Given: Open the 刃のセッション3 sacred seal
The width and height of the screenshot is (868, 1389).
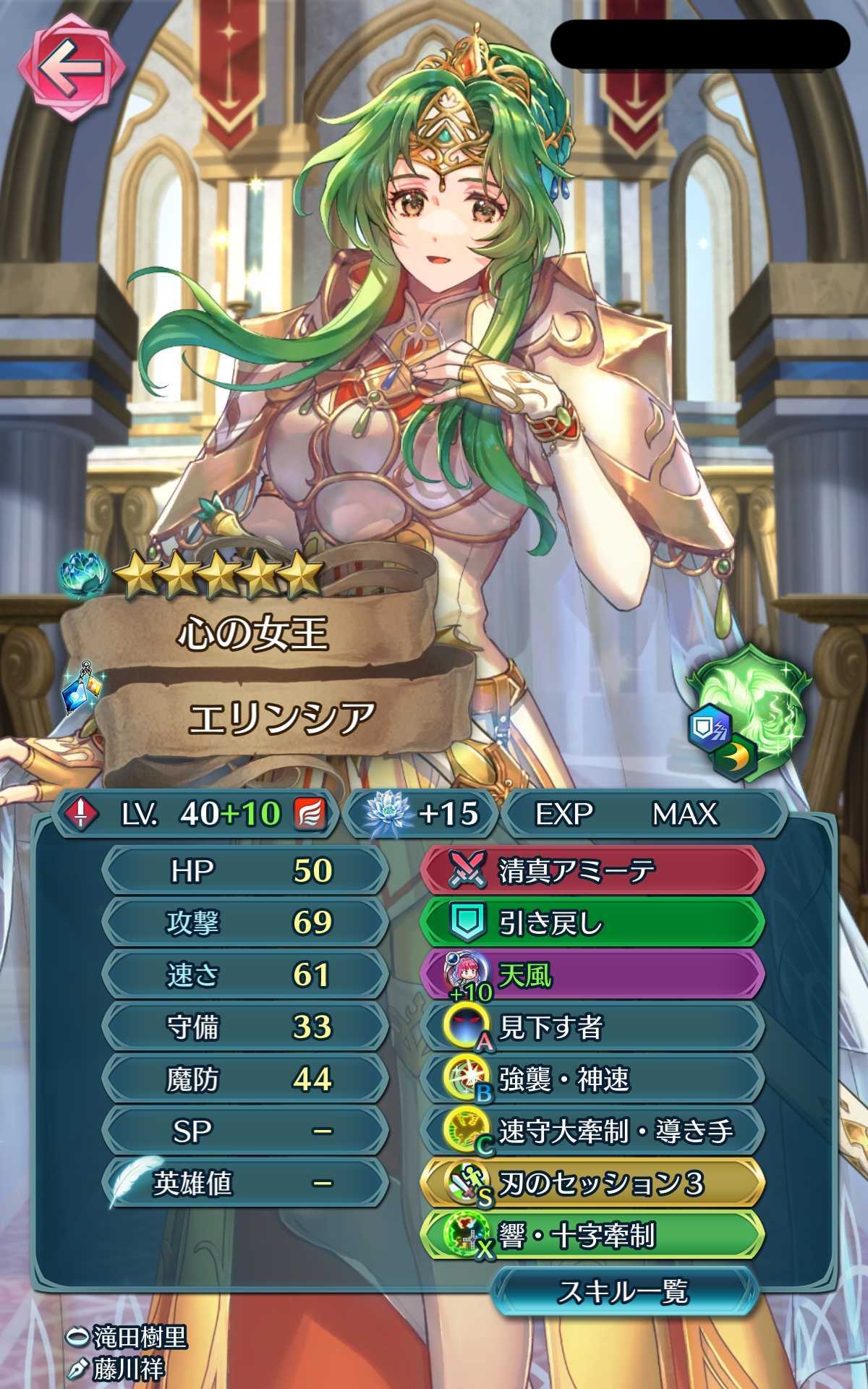Looking at the screenshot, I should click(x=592, y=1184).
